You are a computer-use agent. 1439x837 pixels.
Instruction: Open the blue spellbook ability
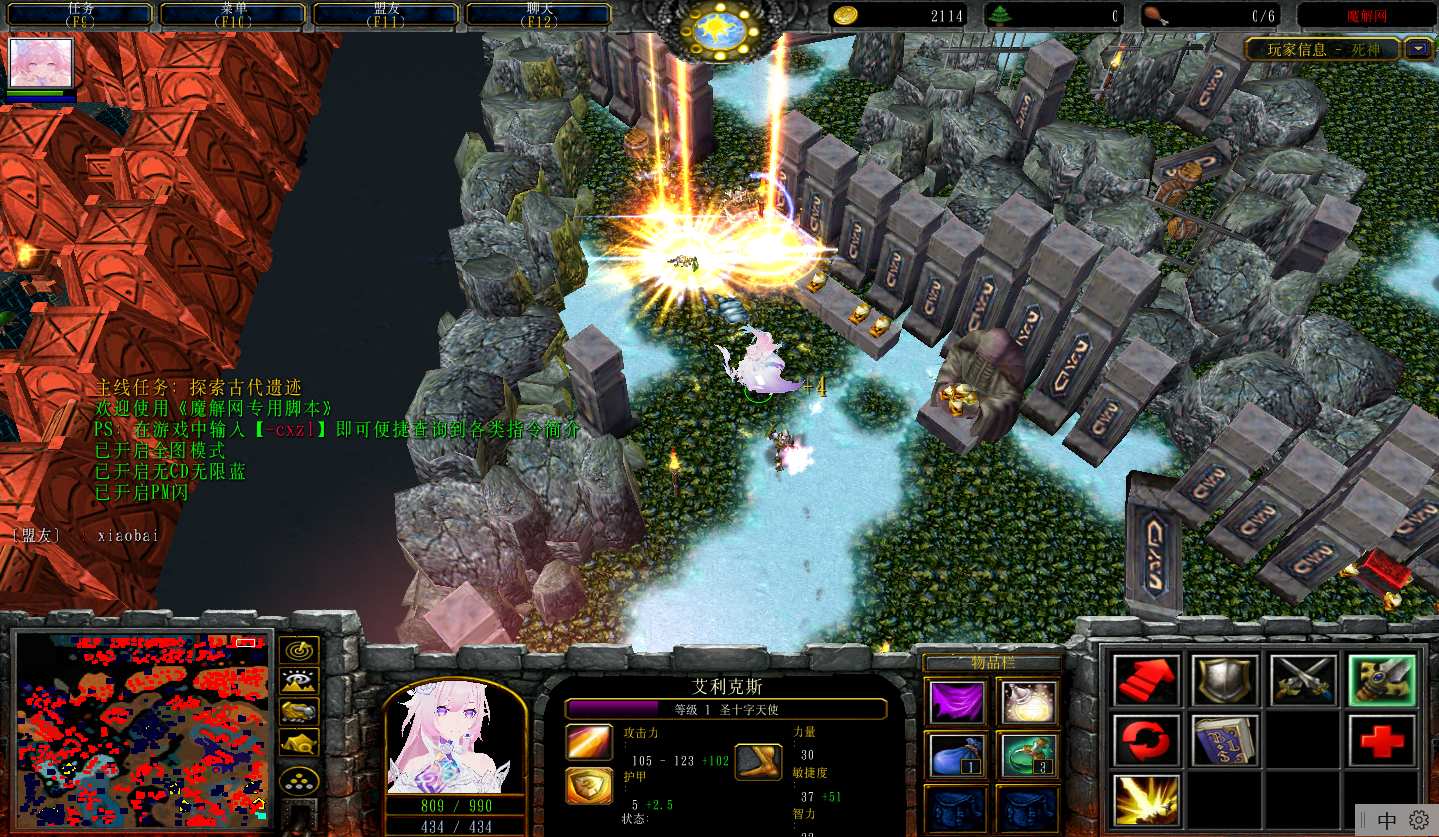tap(1225, 740)
